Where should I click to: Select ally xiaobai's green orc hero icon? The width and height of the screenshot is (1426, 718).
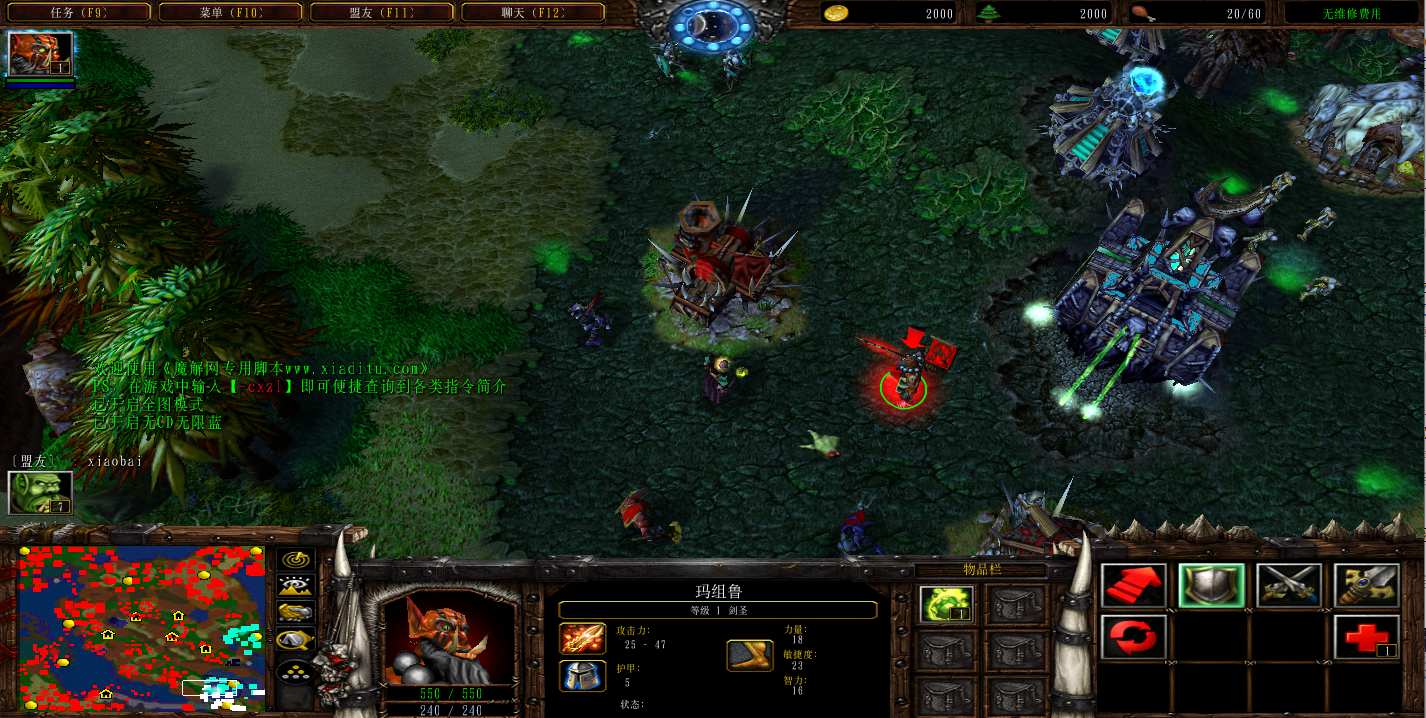(x=41, y=492)
